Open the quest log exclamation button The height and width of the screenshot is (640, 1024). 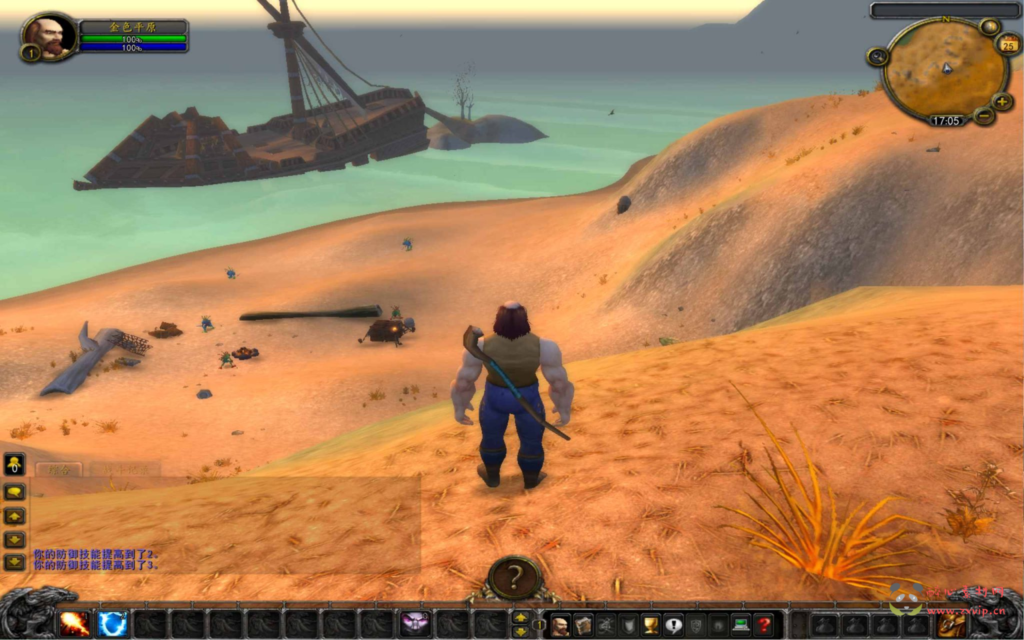coord(673,625)
